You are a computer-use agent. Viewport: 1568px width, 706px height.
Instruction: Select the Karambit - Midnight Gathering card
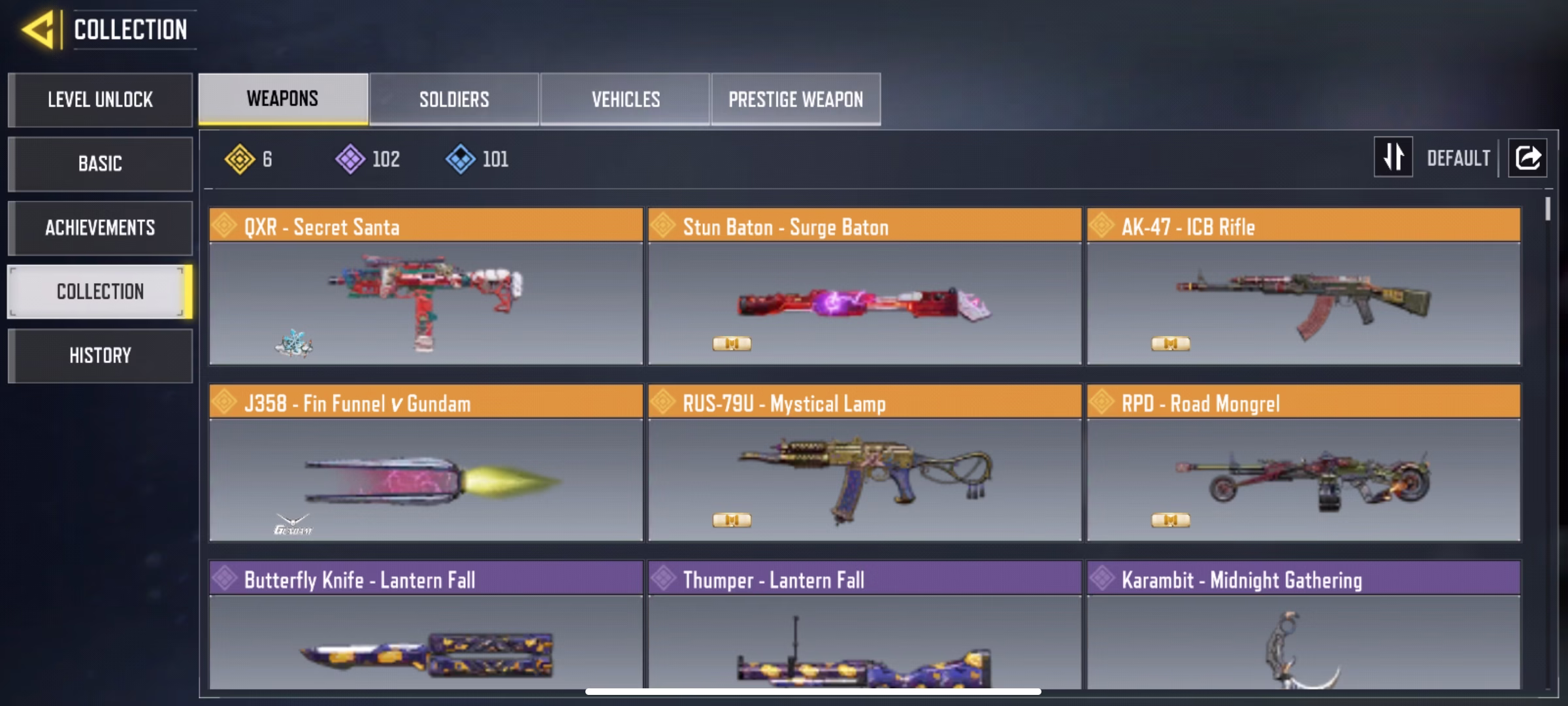(1303, 628)
